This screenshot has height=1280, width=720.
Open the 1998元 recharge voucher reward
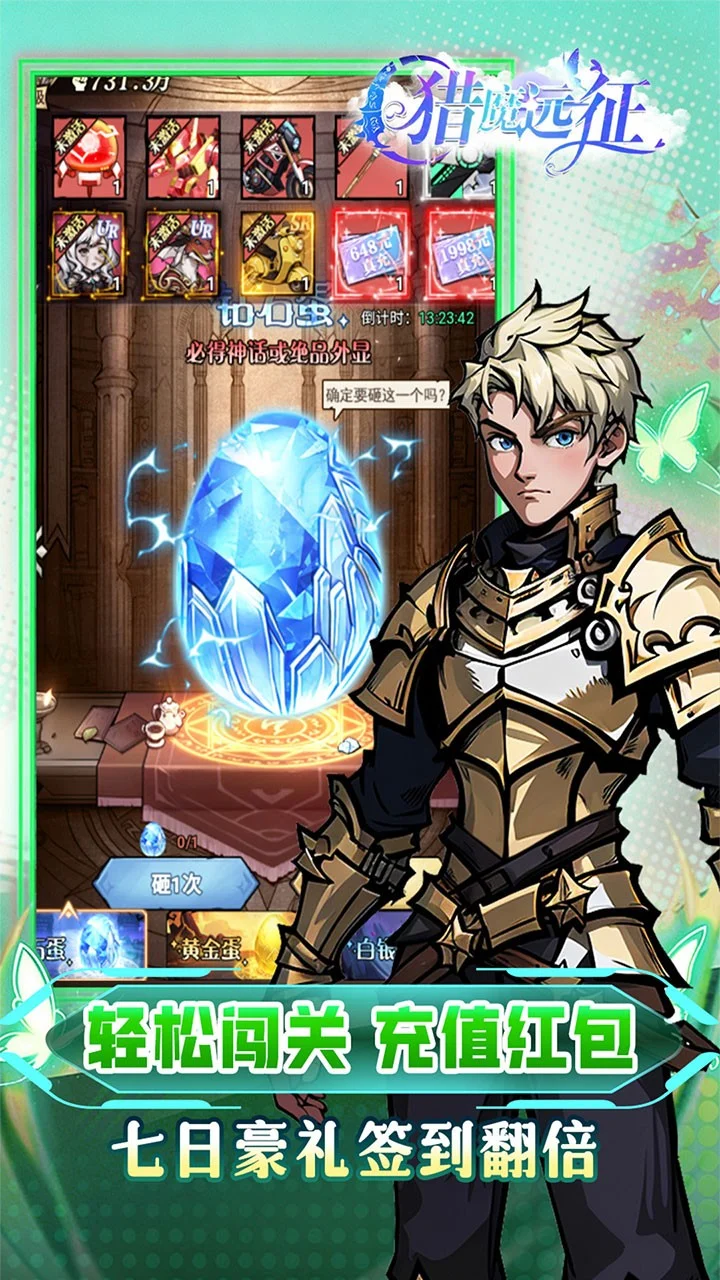[x=461, y=254]
